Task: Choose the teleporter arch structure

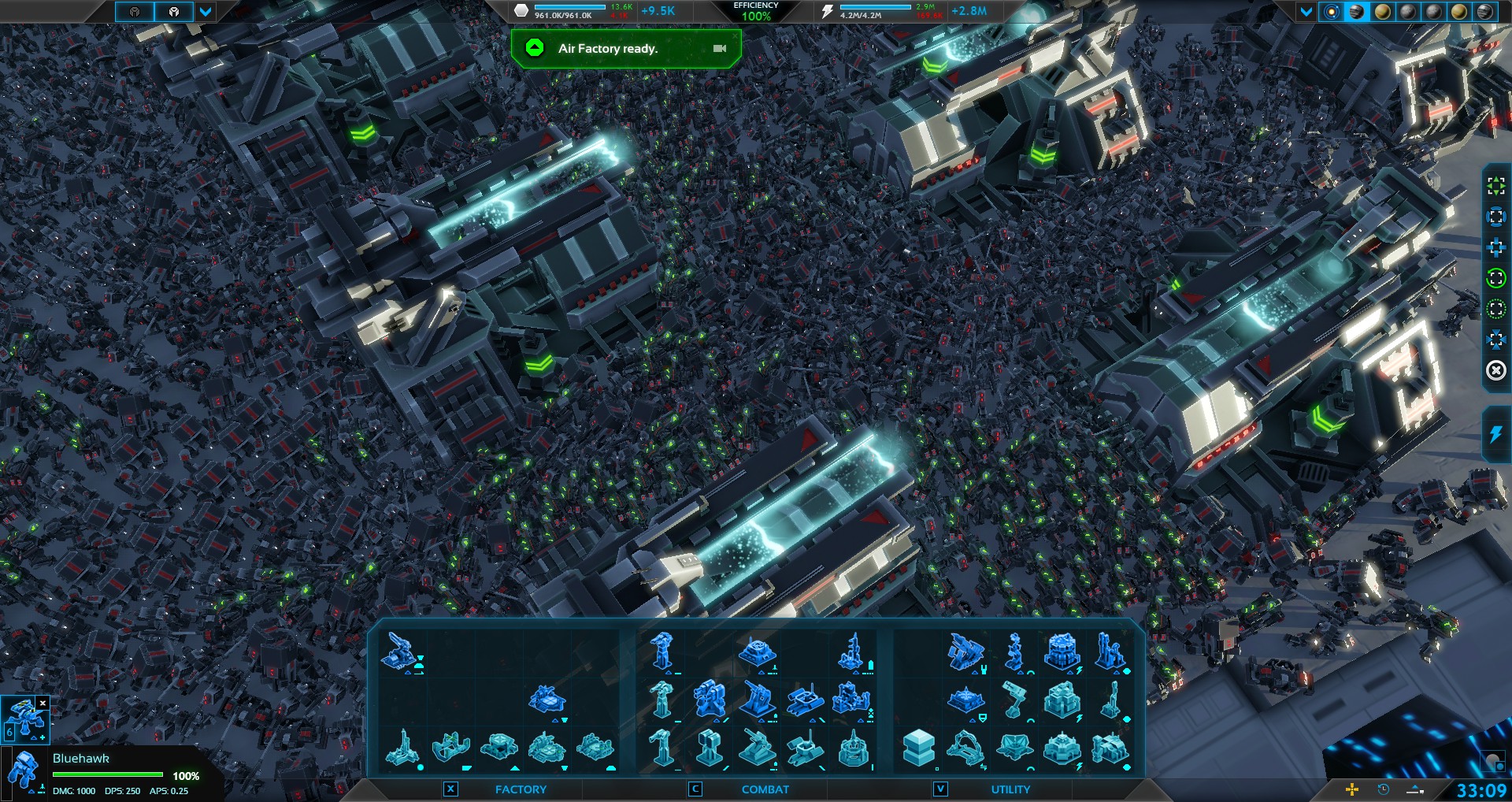Action: coord(965,748)
